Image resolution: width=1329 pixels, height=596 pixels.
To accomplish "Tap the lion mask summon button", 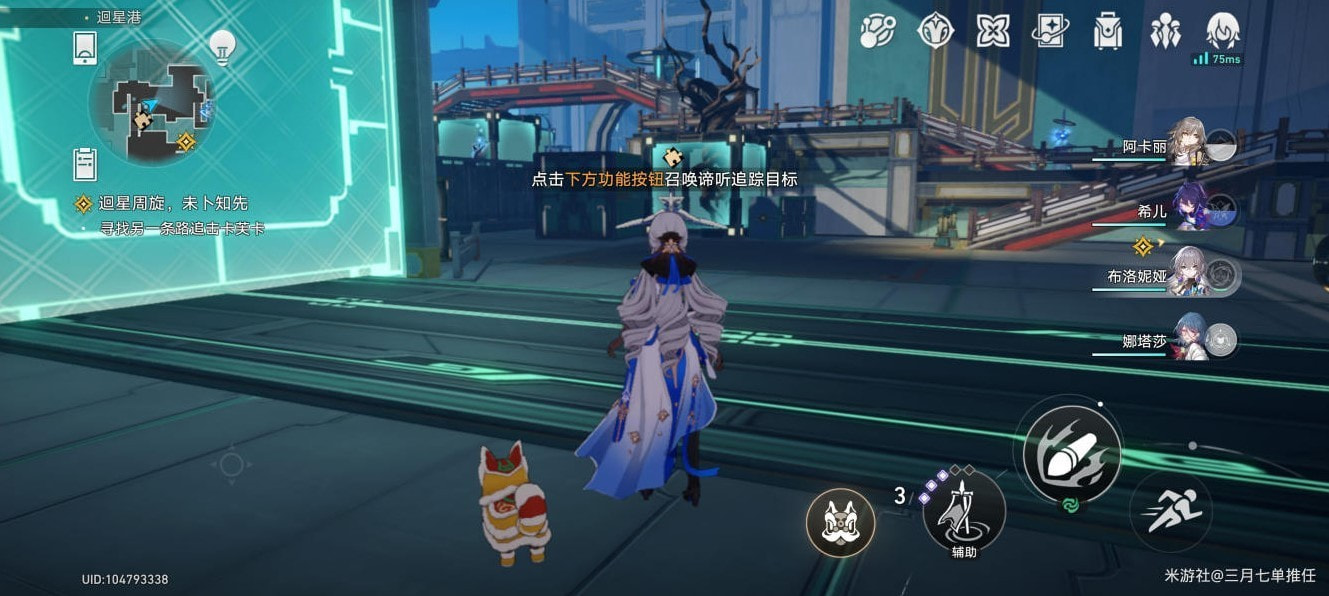I will [840, 523].
